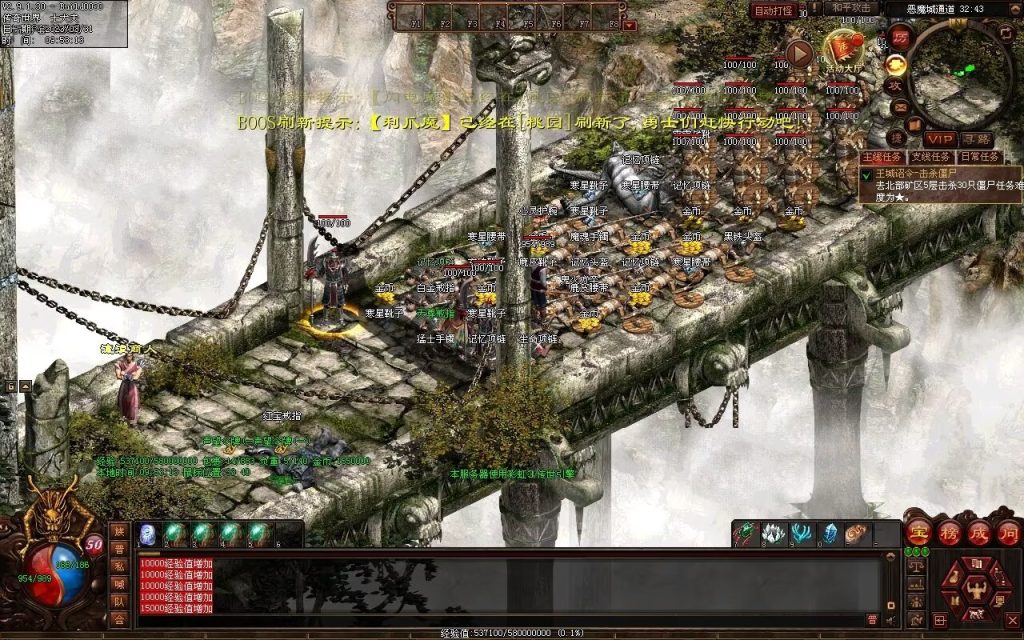Open the VIP panel
The height and width of the screenshot is (640, 1024).
(940, 139)
